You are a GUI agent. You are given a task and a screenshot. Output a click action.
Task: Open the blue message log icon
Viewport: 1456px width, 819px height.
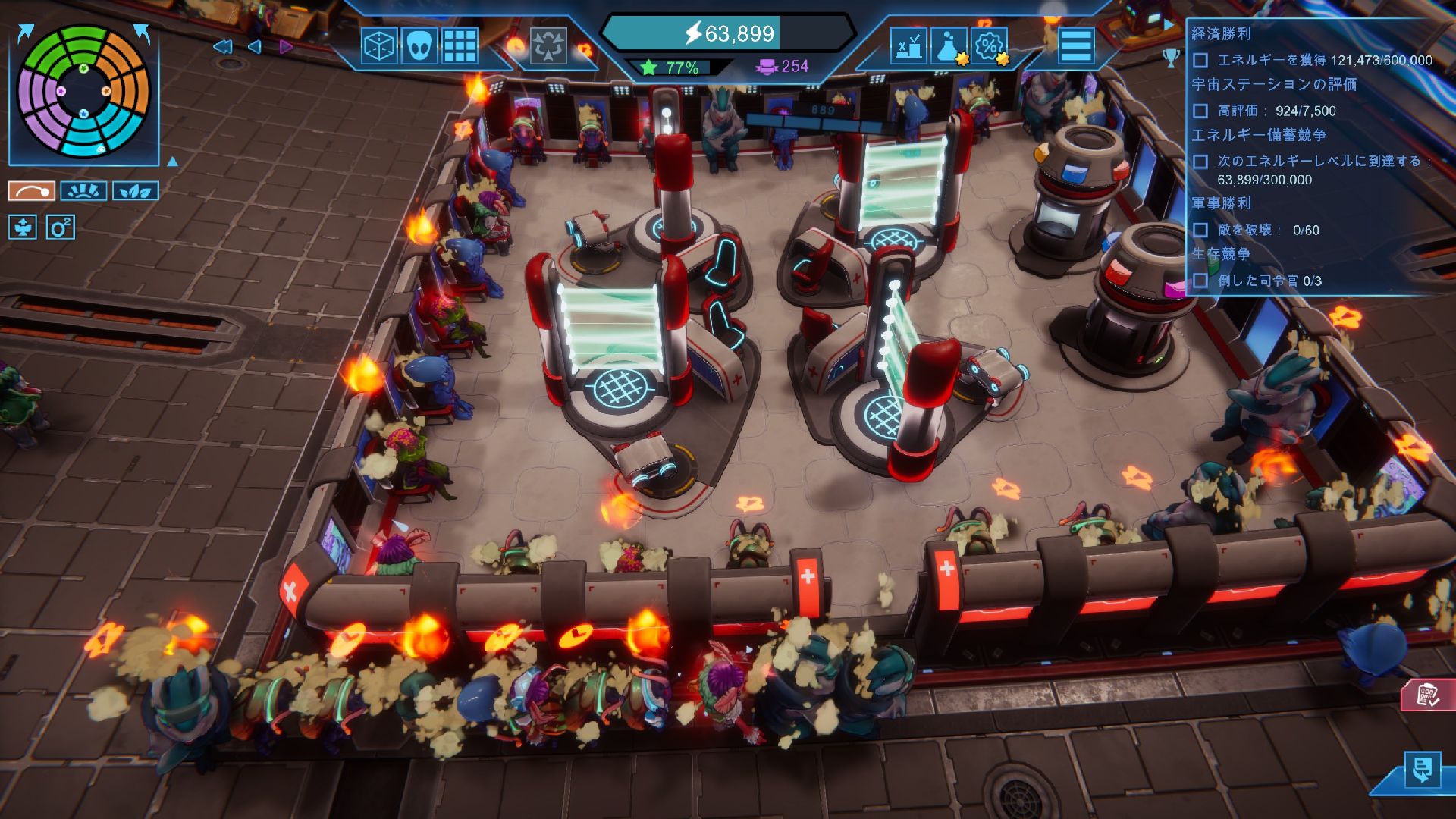[x=1422, y=770]
